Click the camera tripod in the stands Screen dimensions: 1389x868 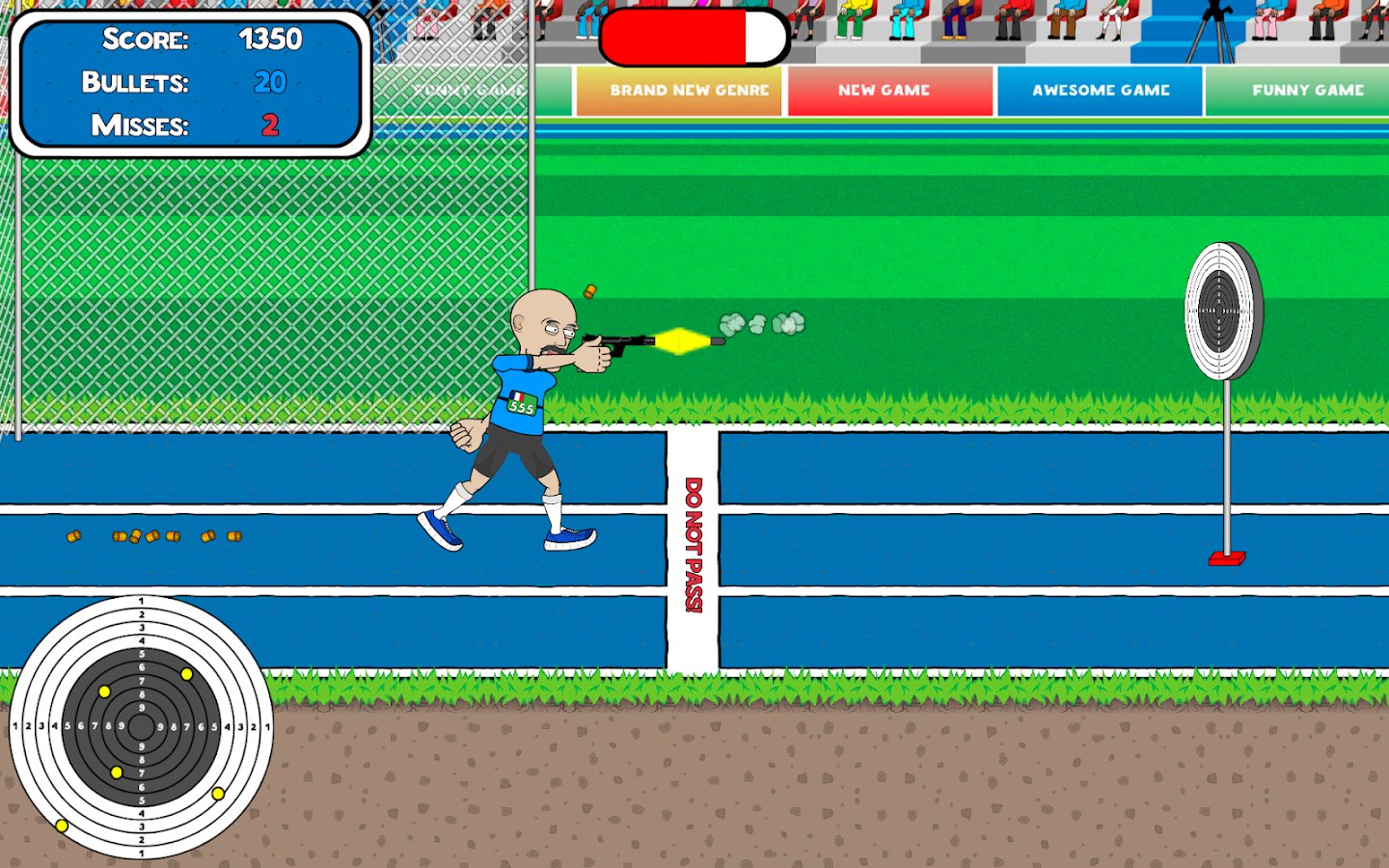(x=1210, y=29)
